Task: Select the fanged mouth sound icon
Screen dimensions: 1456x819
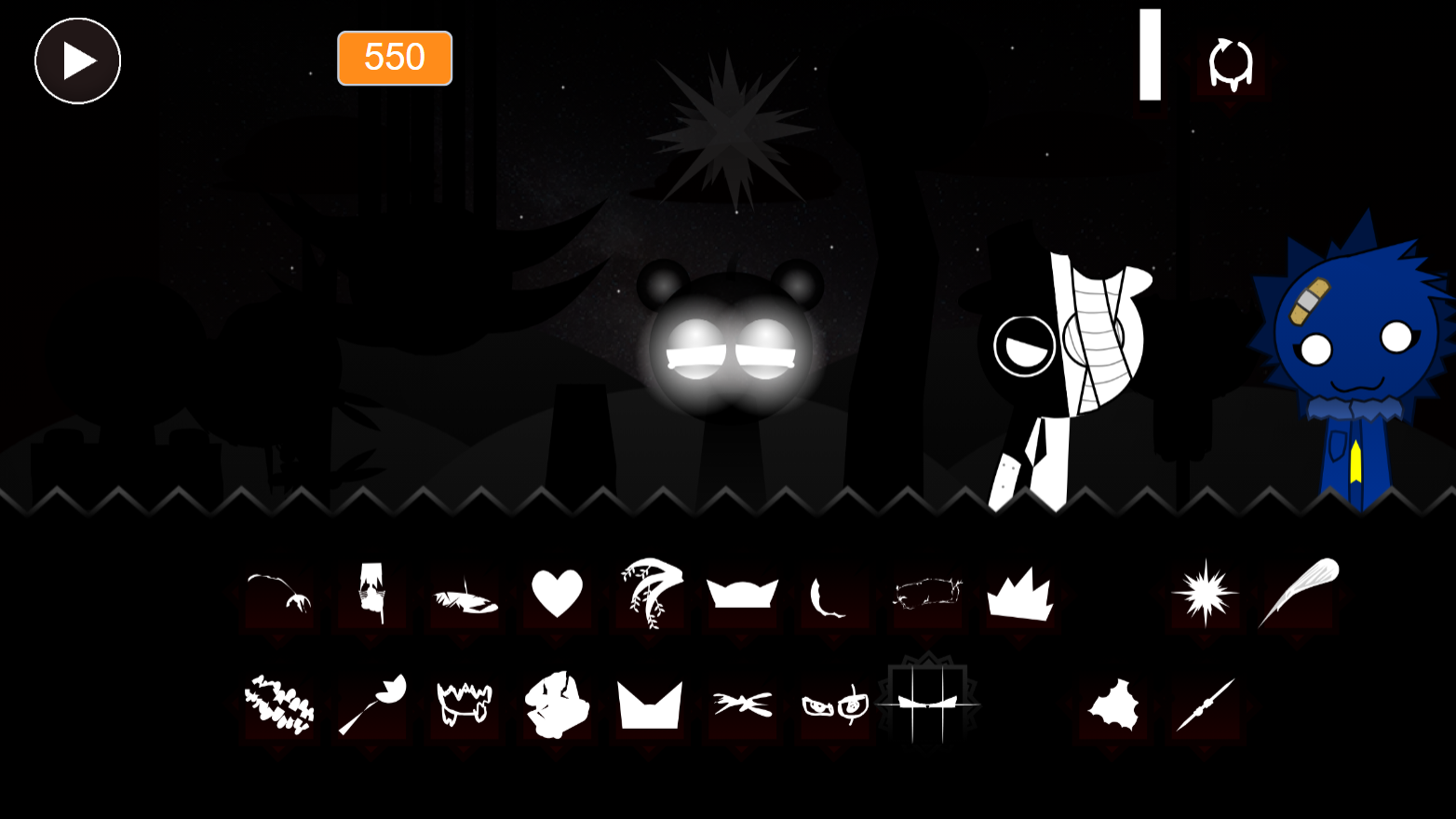Action: pyautogui.click(x=464, y=703)
